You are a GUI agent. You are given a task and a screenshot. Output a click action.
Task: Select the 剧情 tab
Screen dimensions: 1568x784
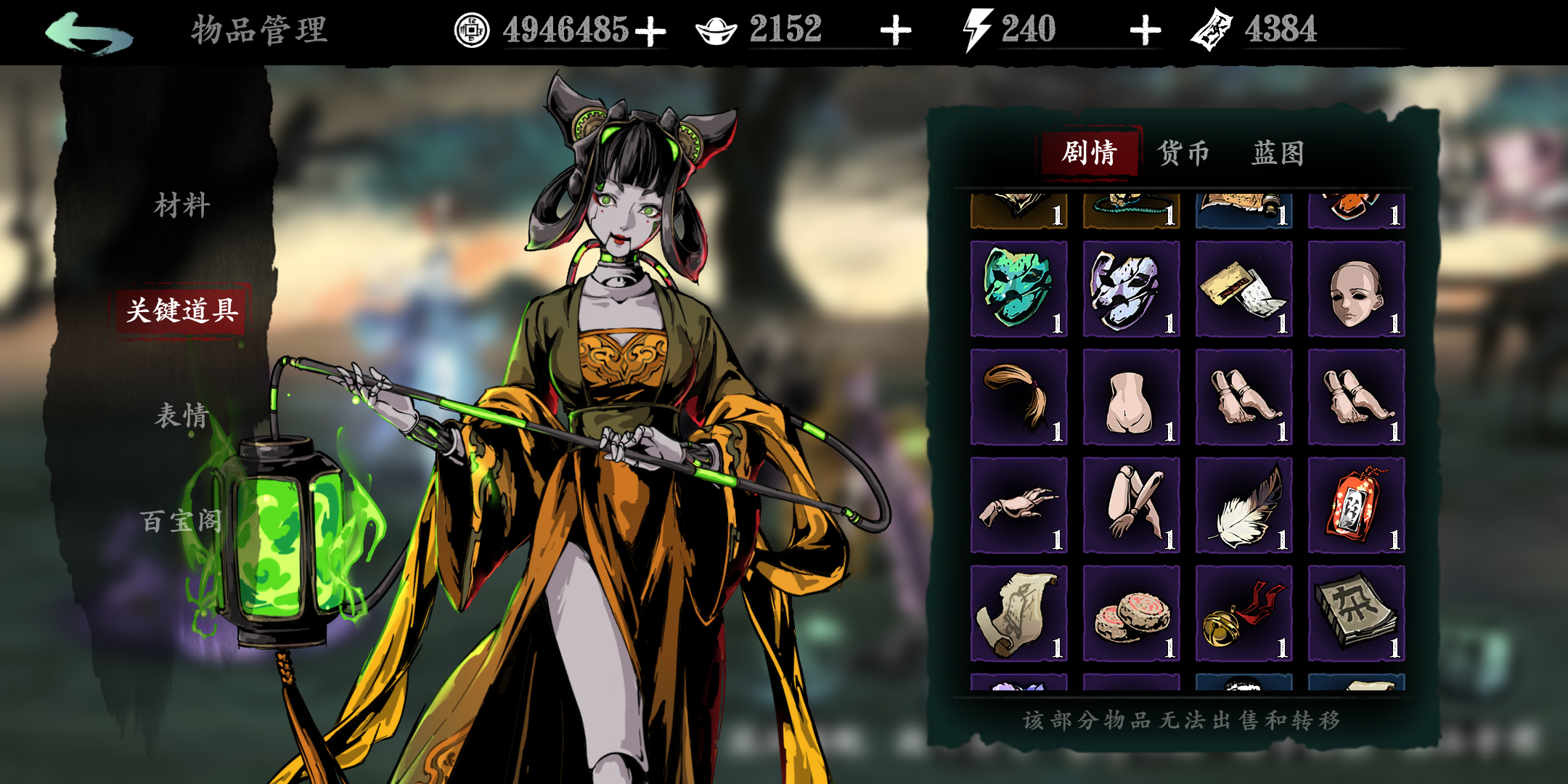1091,153
